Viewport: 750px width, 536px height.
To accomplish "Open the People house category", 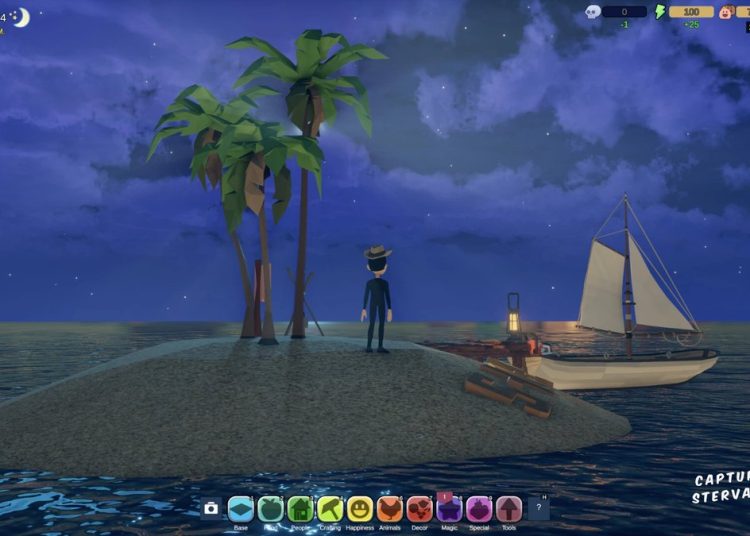I will tap(300, 509).
